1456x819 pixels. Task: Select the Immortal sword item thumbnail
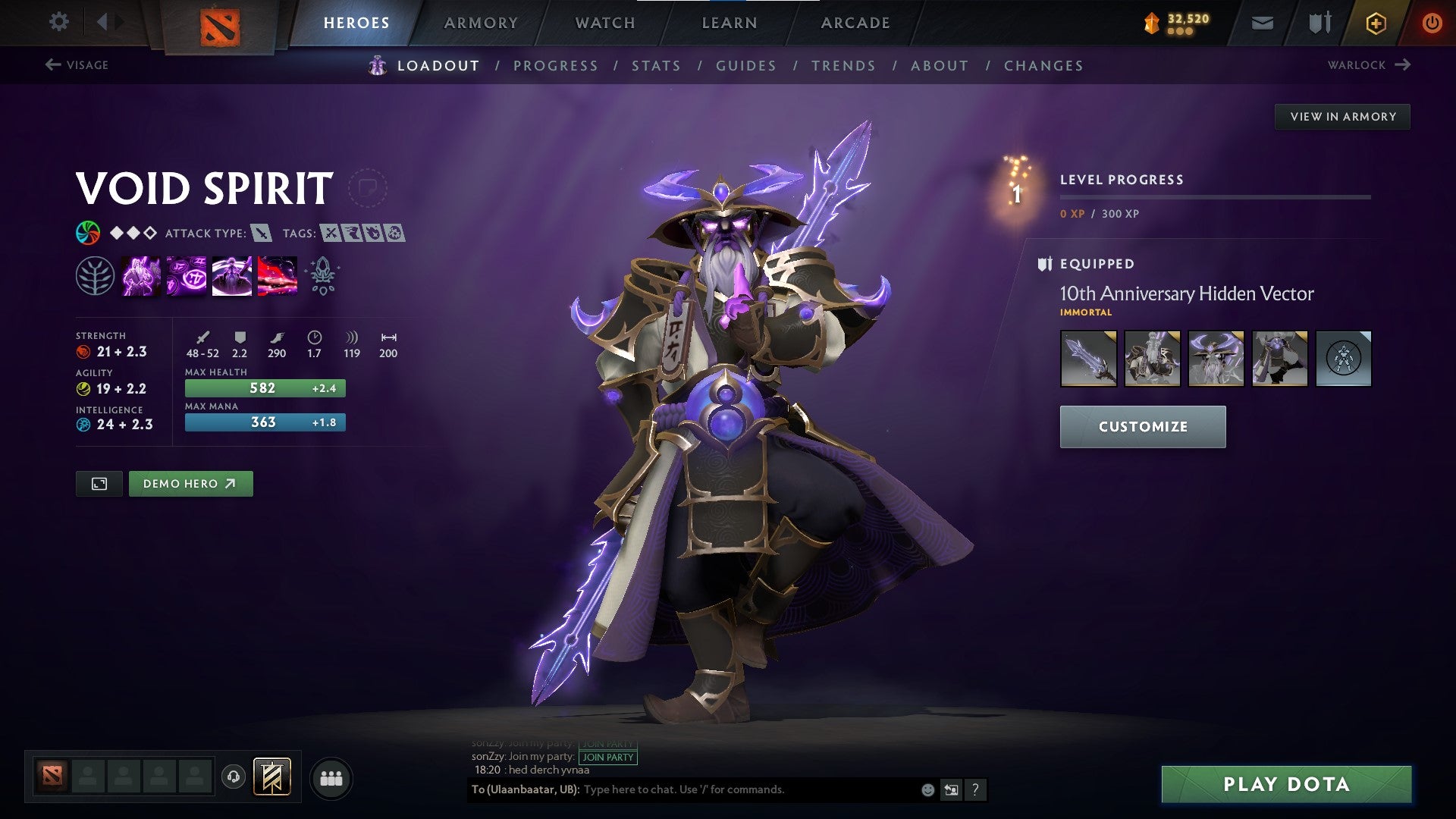[1089, 359]
